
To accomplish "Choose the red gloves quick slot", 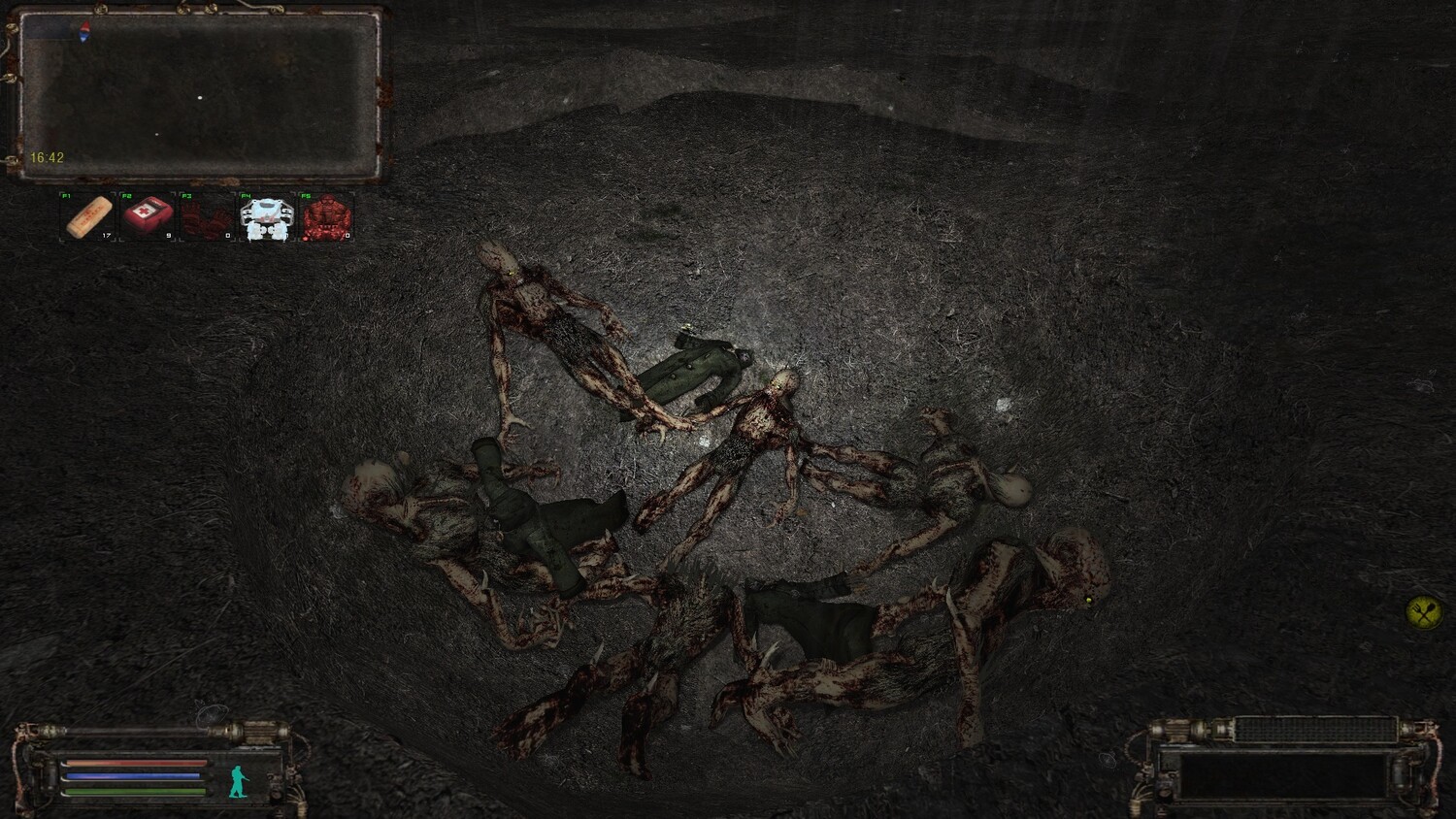I will [207, 216].
